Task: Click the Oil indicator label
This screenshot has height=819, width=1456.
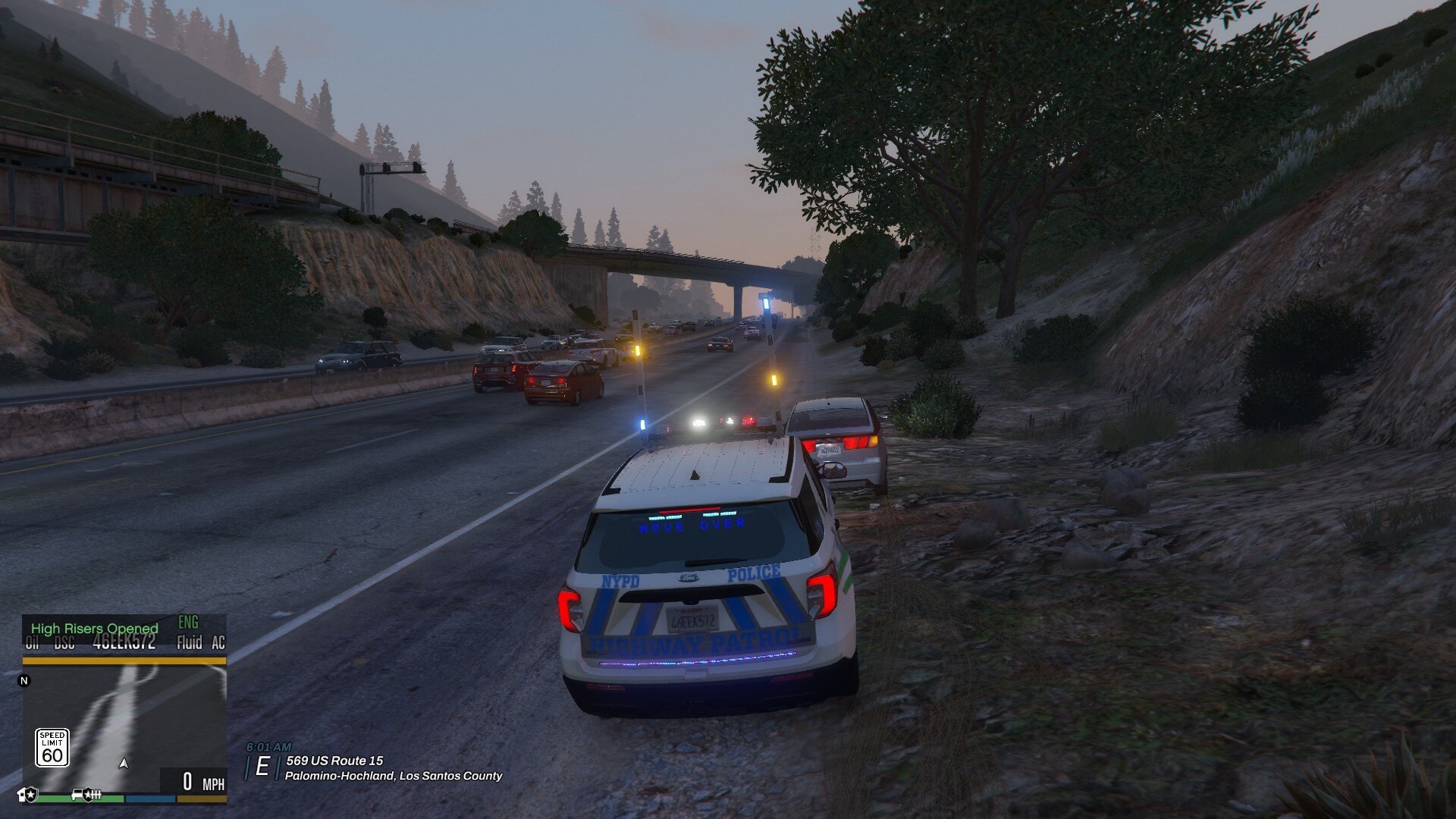Action: (32, 643)
